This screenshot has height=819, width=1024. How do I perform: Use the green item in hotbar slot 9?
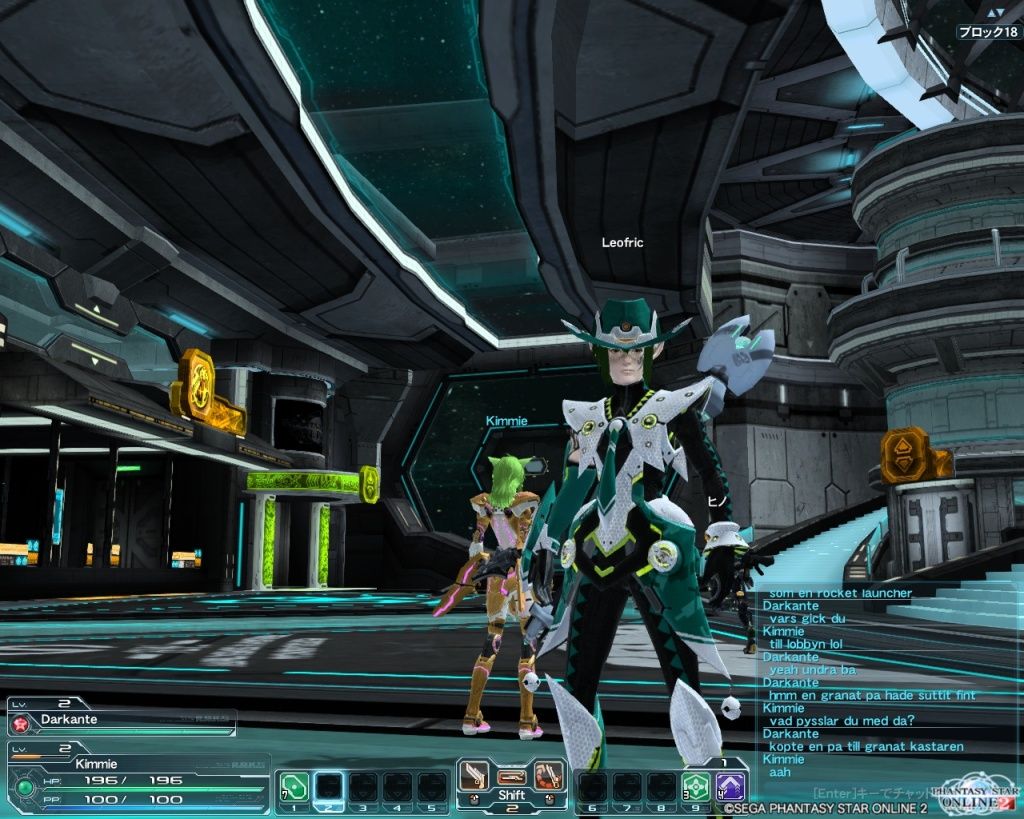point(696,786)
